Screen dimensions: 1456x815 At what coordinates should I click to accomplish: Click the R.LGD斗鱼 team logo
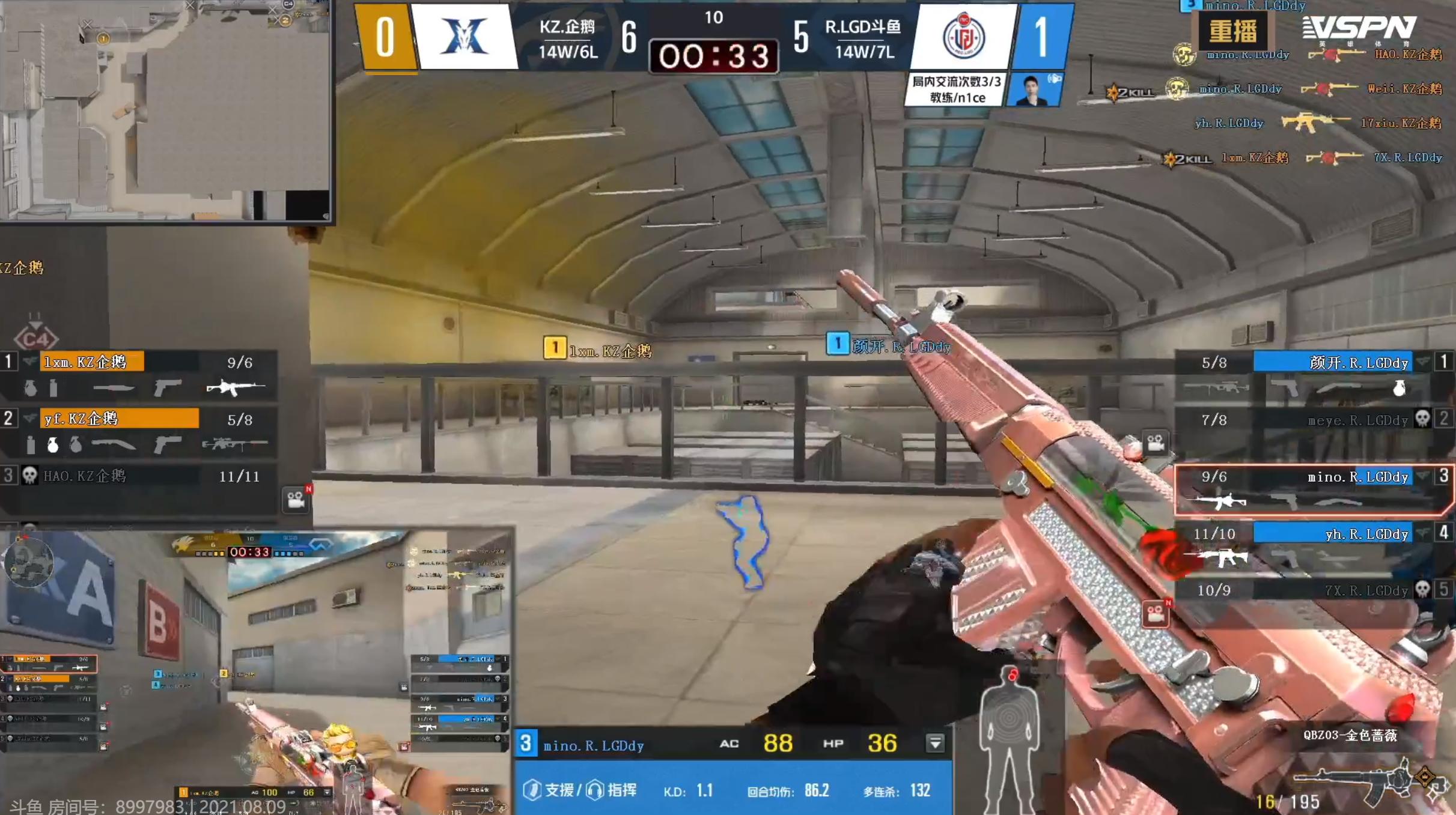tap(963, 37)
